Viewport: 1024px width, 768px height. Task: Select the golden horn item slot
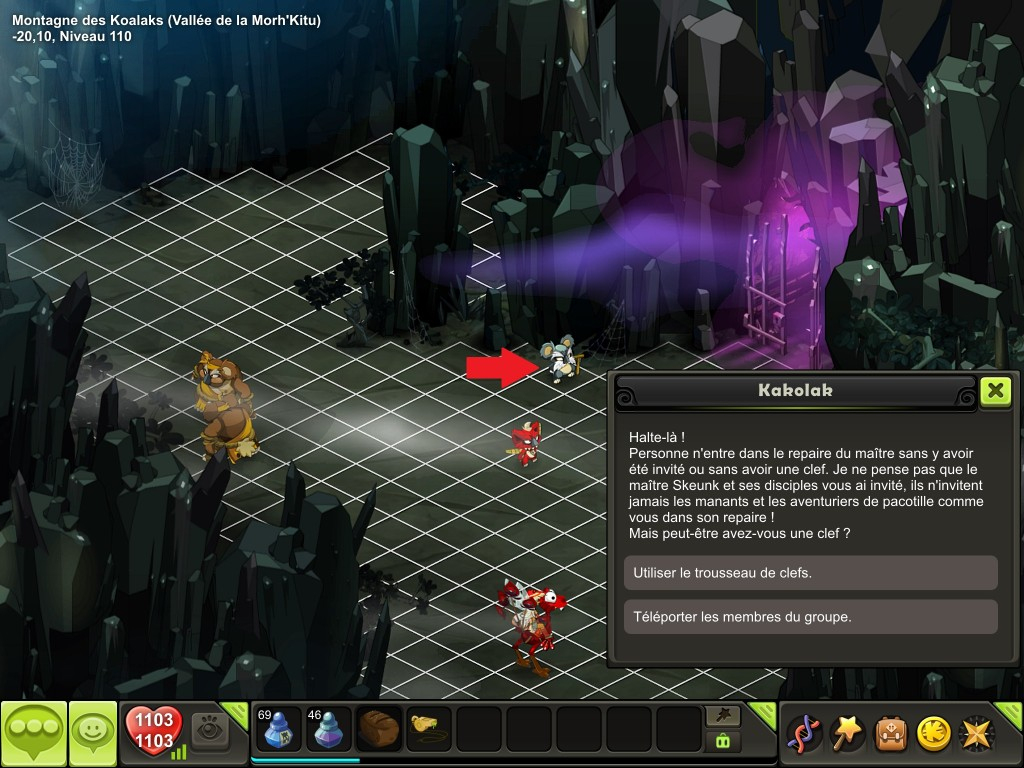click(429, 729)
